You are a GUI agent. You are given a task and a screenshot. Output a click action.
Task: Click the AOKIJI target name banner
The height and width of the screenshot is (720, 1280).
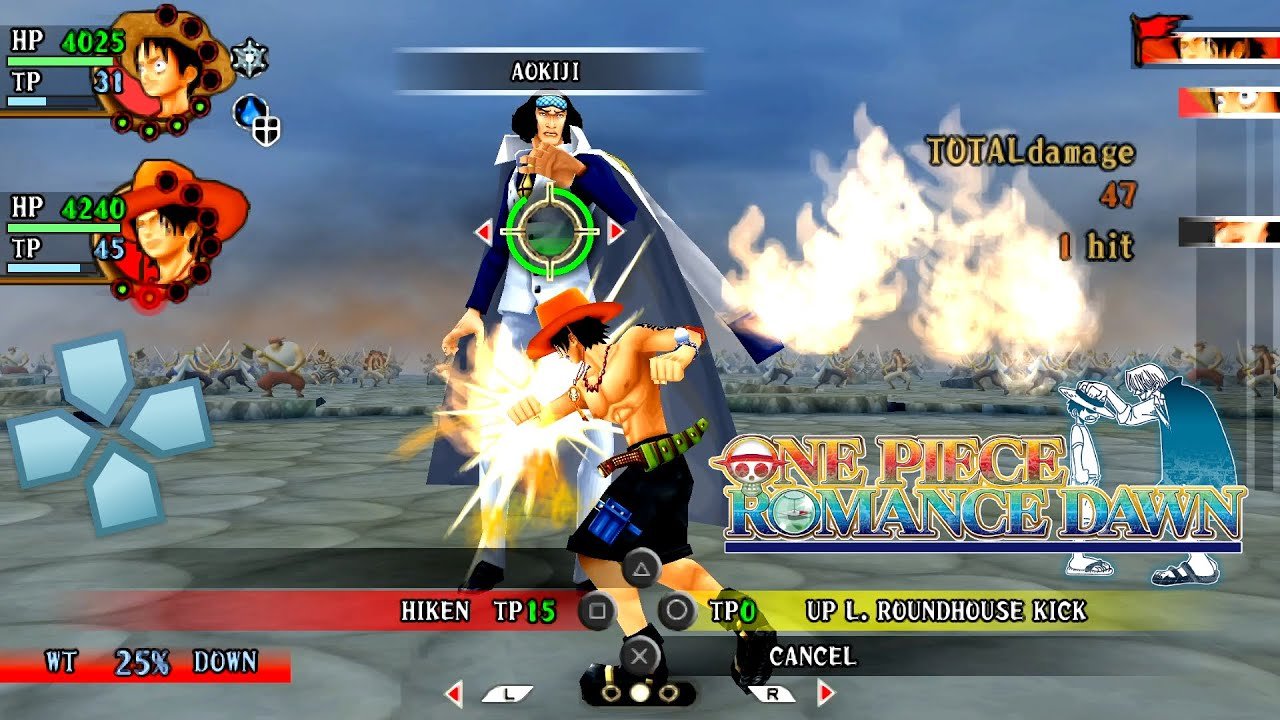point(546,72)
